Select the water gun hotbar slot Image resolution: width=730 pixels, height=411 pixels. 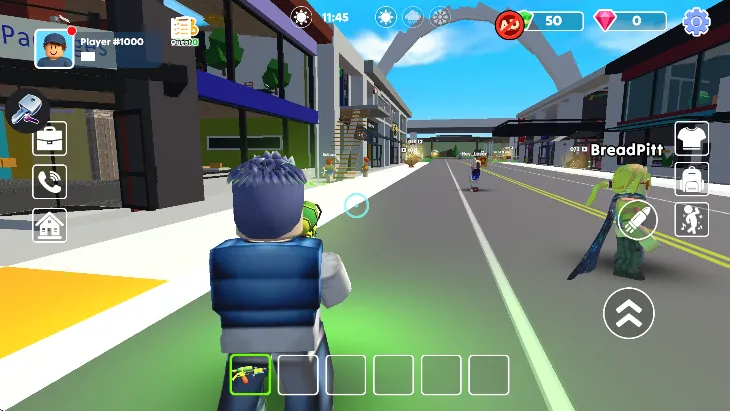(250, 375)
